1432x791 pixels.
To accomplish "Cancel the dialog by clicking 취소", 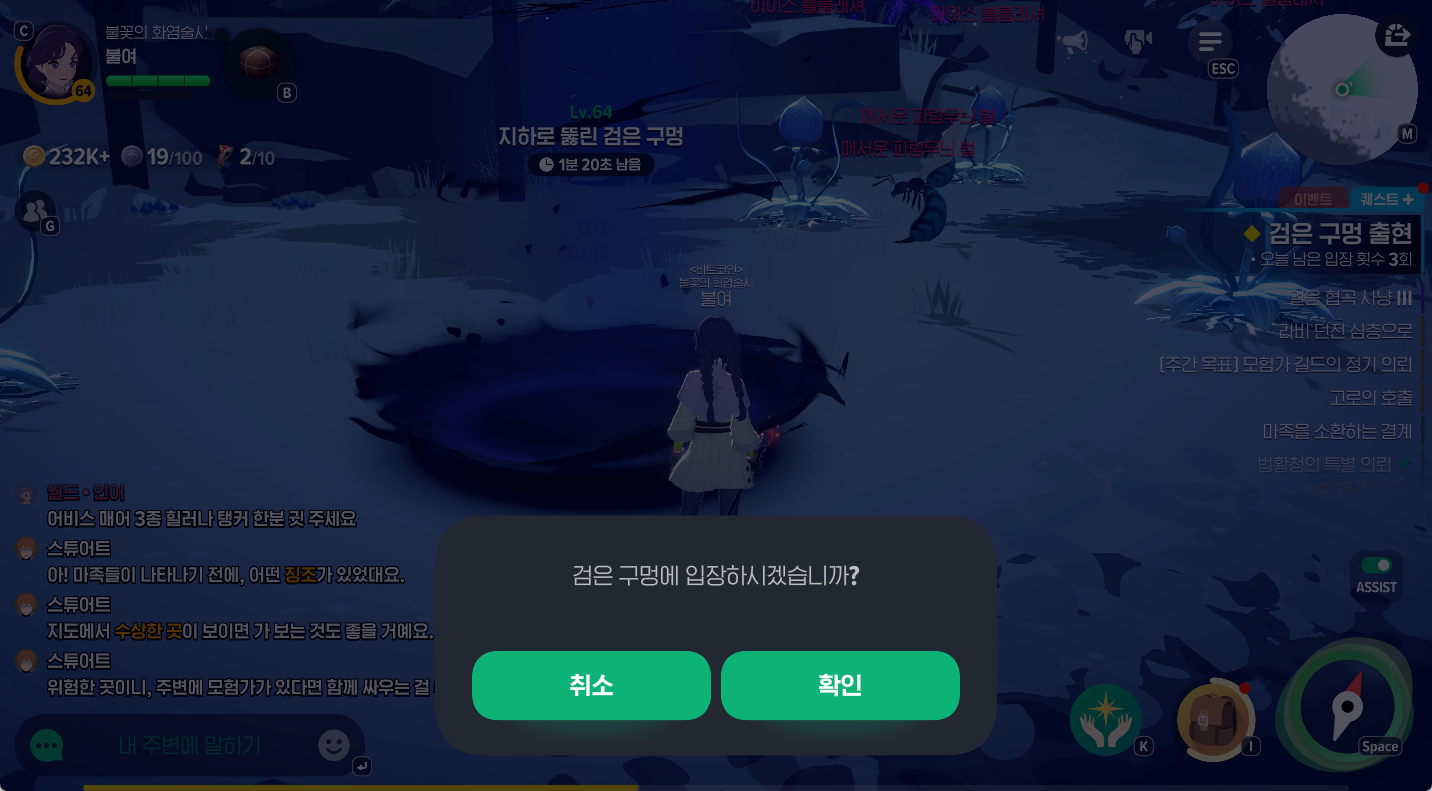I will click(591, 685).
